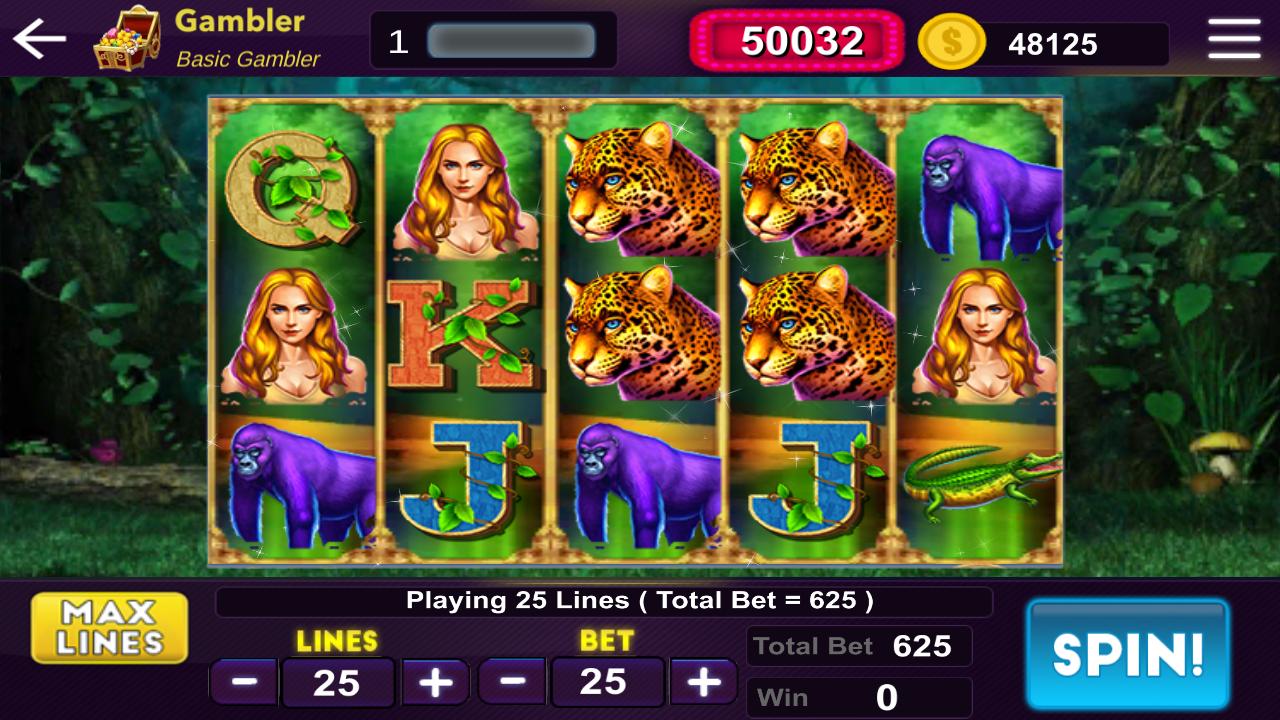Viewport: 1280px width, 720px height.
Task: Increase the bet using the plus button
Action: 703,682
